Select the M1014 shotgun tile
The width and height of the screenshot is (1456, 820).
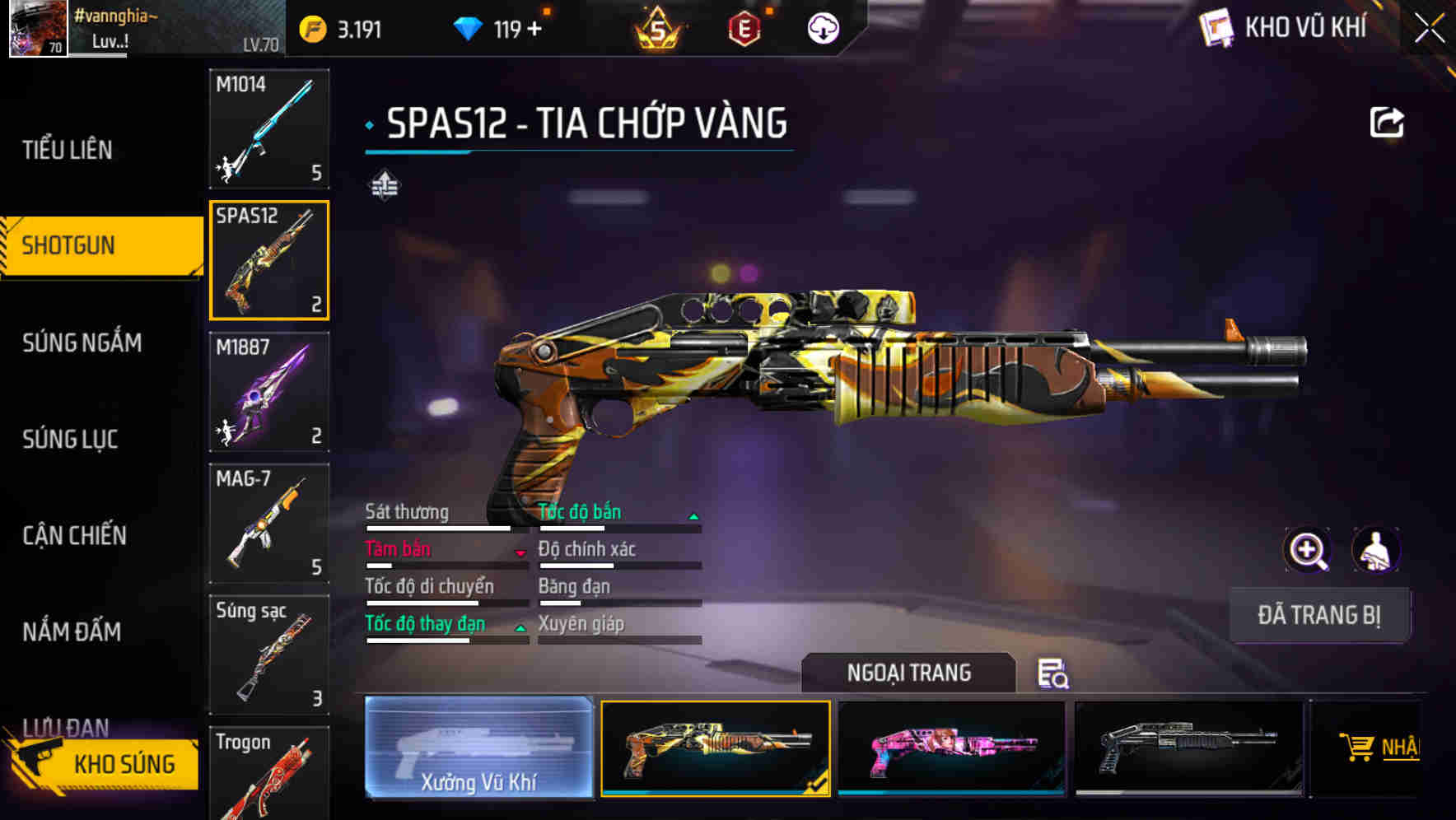pyautogui.click(x=269, y=128)
